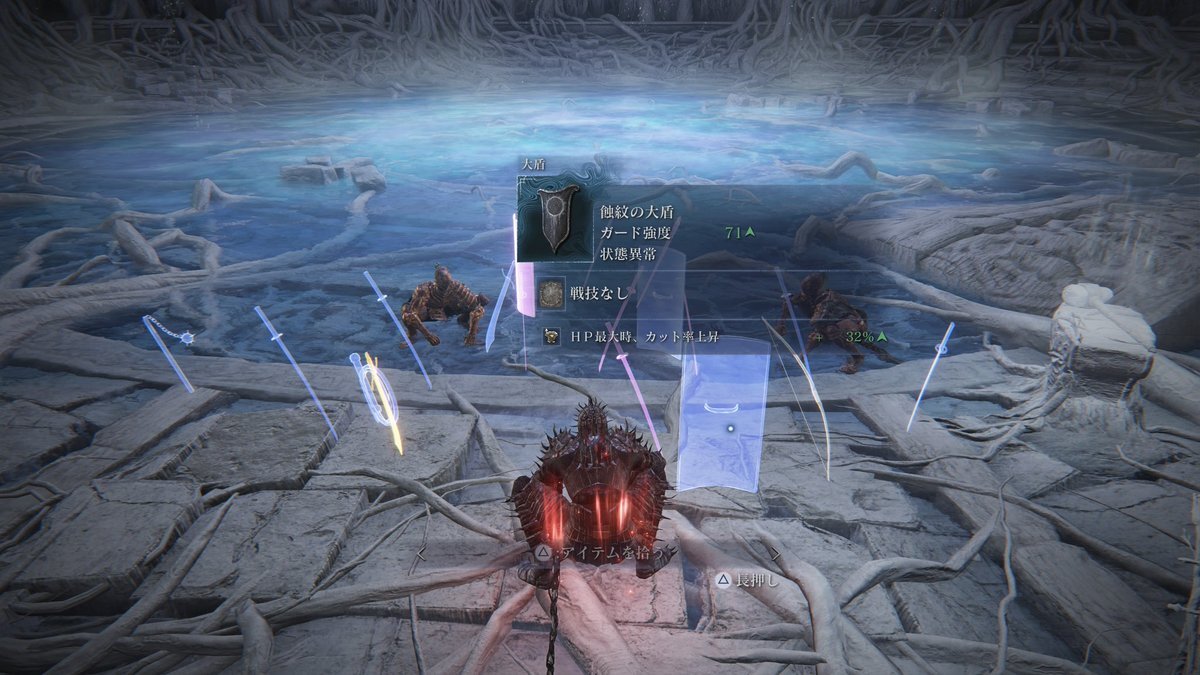Viewport: 1200px width, 675px height.
Task: Choose the highlighted glowing greatshield loot
Action: [722, 415]
